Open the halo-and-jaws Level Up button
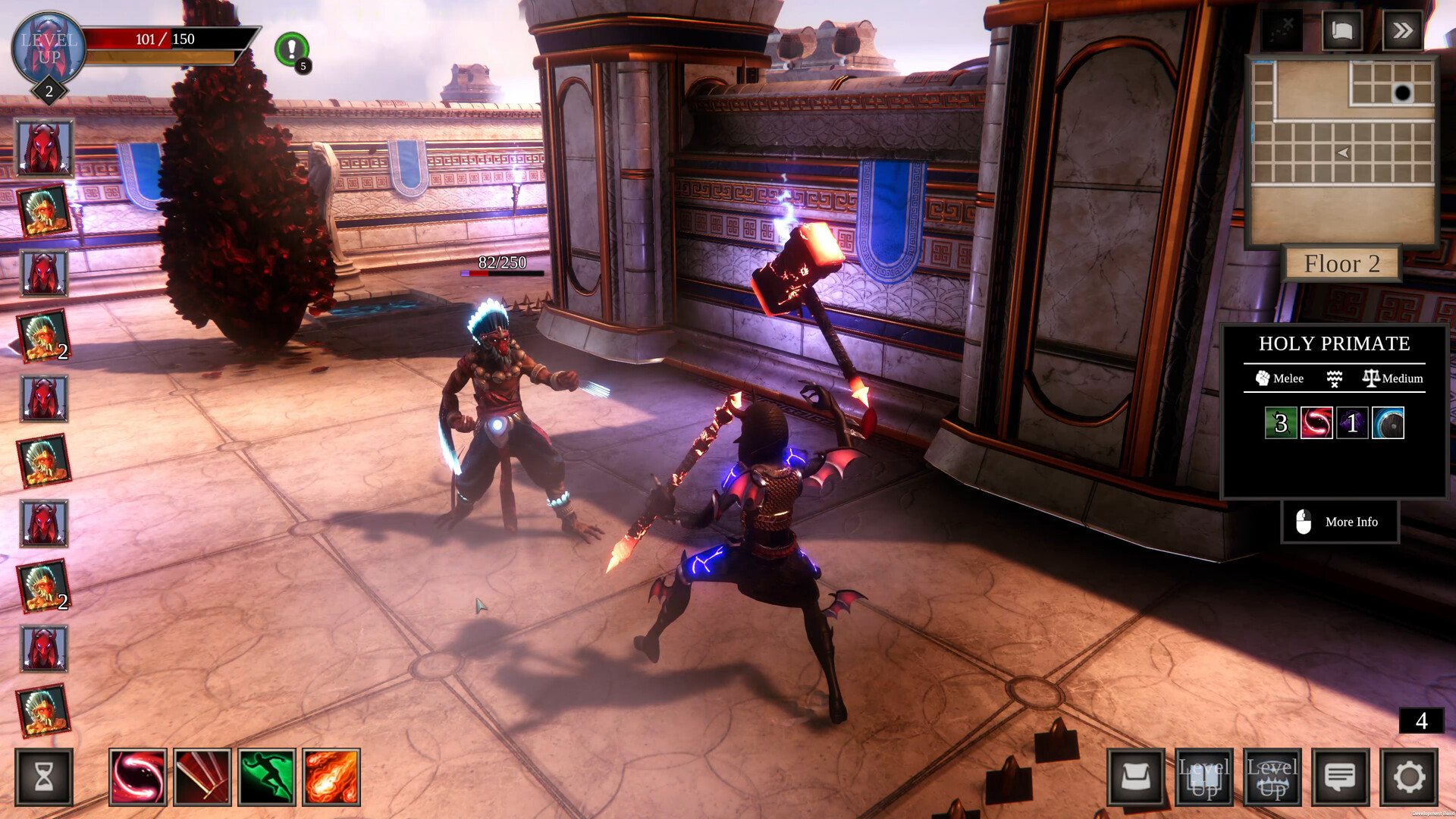This screenshot has height=819, width=1456. coord(1272,777)
